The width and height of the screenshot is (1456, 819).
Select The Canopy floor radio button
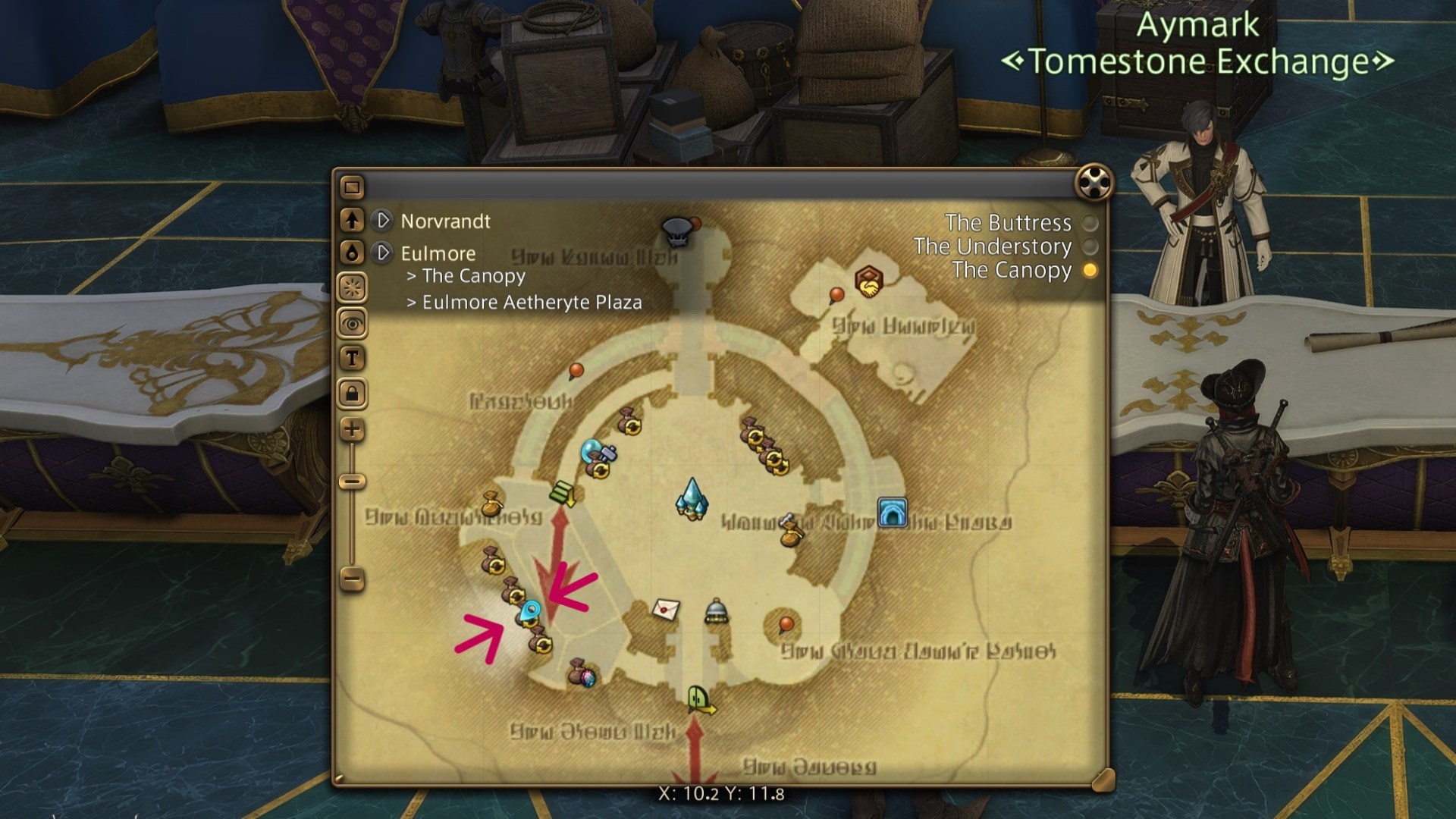tap(1090, 268)
